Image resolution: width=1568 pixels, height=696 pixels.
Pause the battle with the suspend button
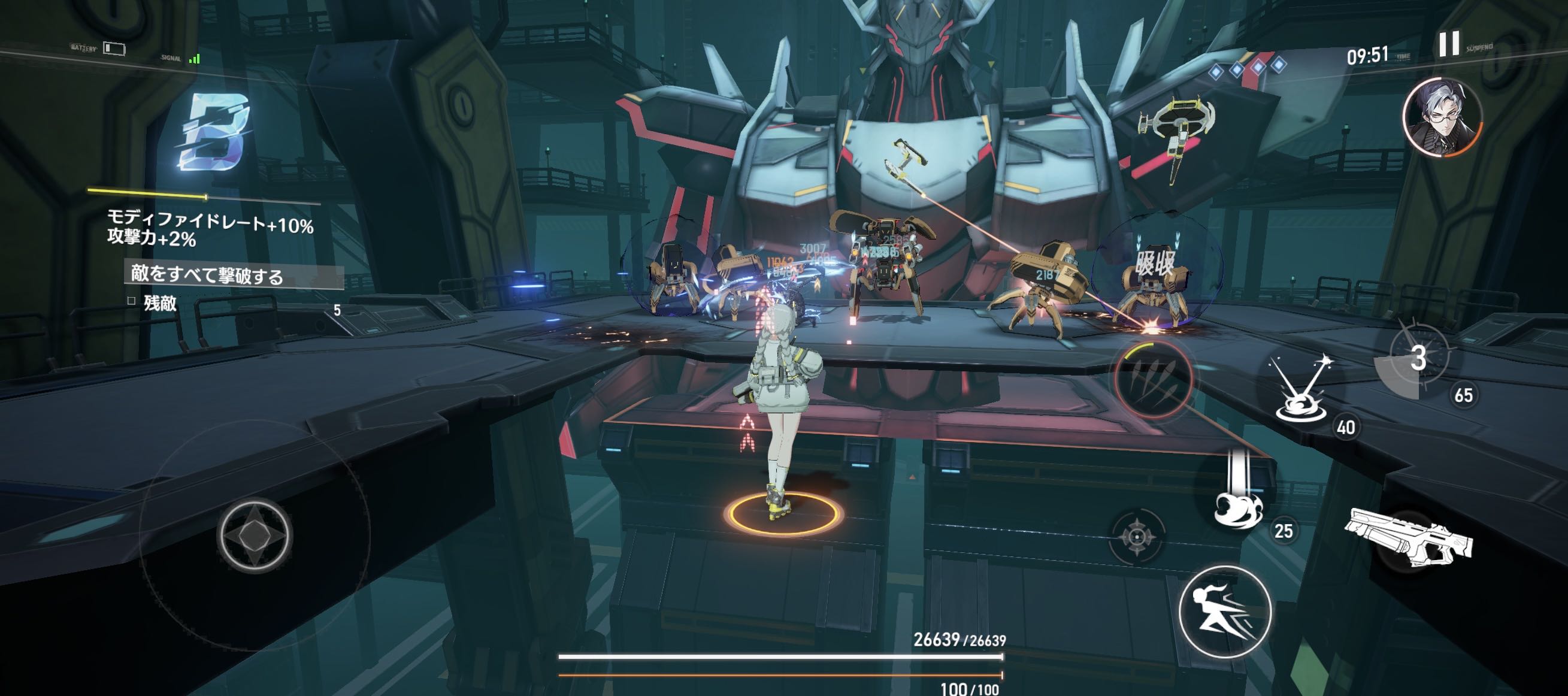click(x=1449, y=44)
